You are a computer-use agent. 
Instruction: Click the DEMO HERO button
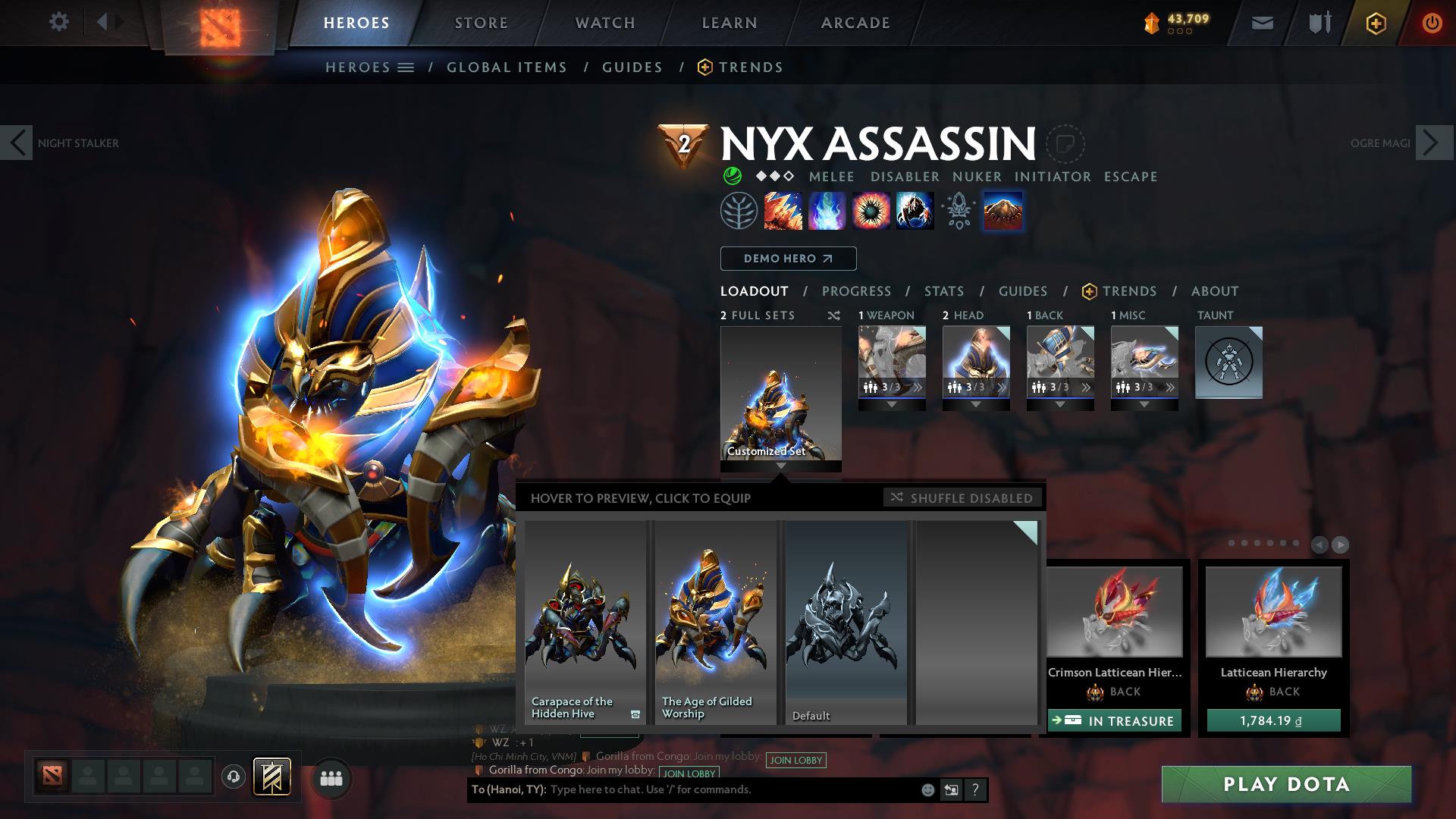(x=787, y=259)
